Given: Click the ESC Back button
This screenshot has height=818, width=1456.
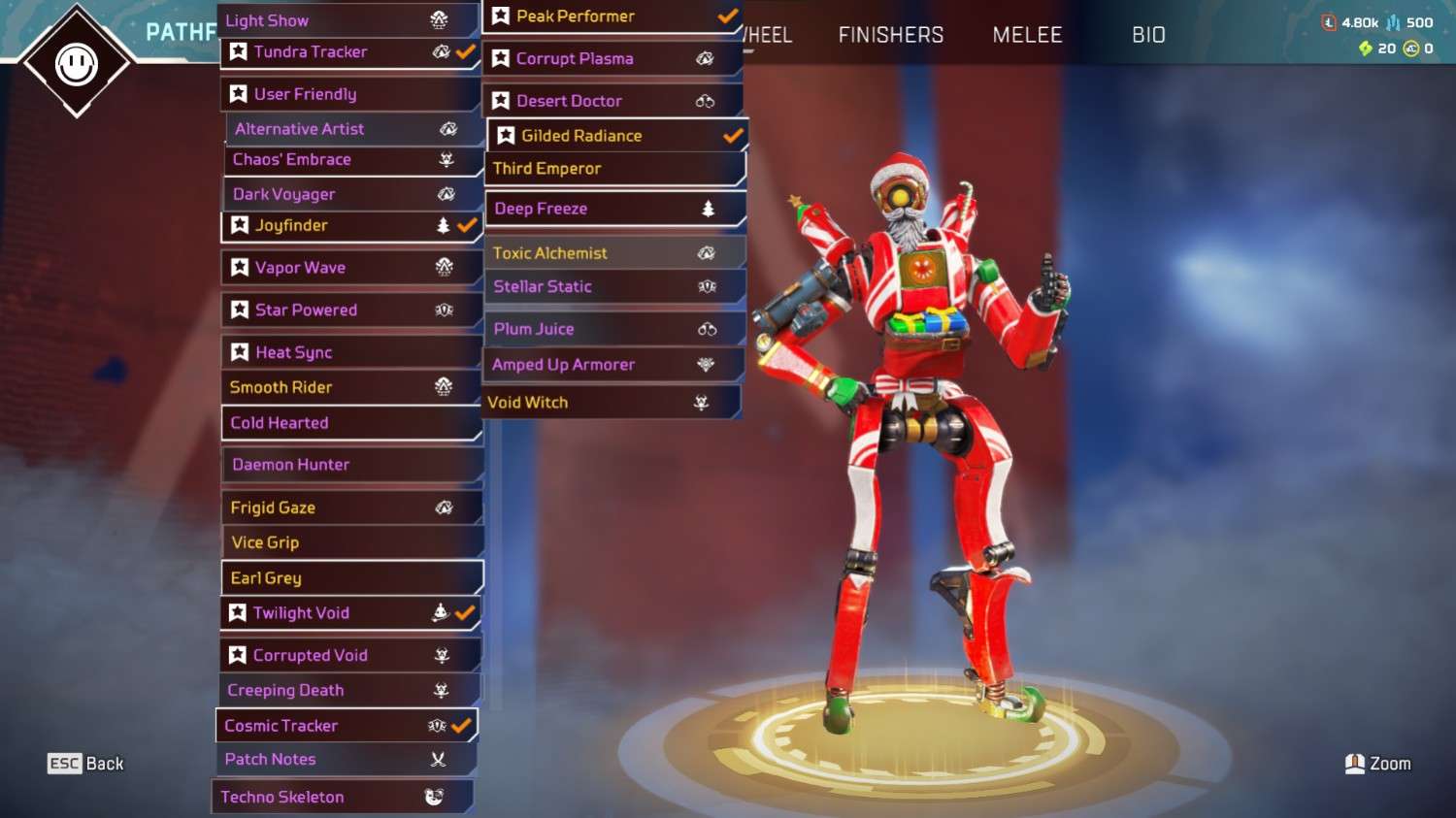Looking at the screenshot, I should tap(85, 764).
